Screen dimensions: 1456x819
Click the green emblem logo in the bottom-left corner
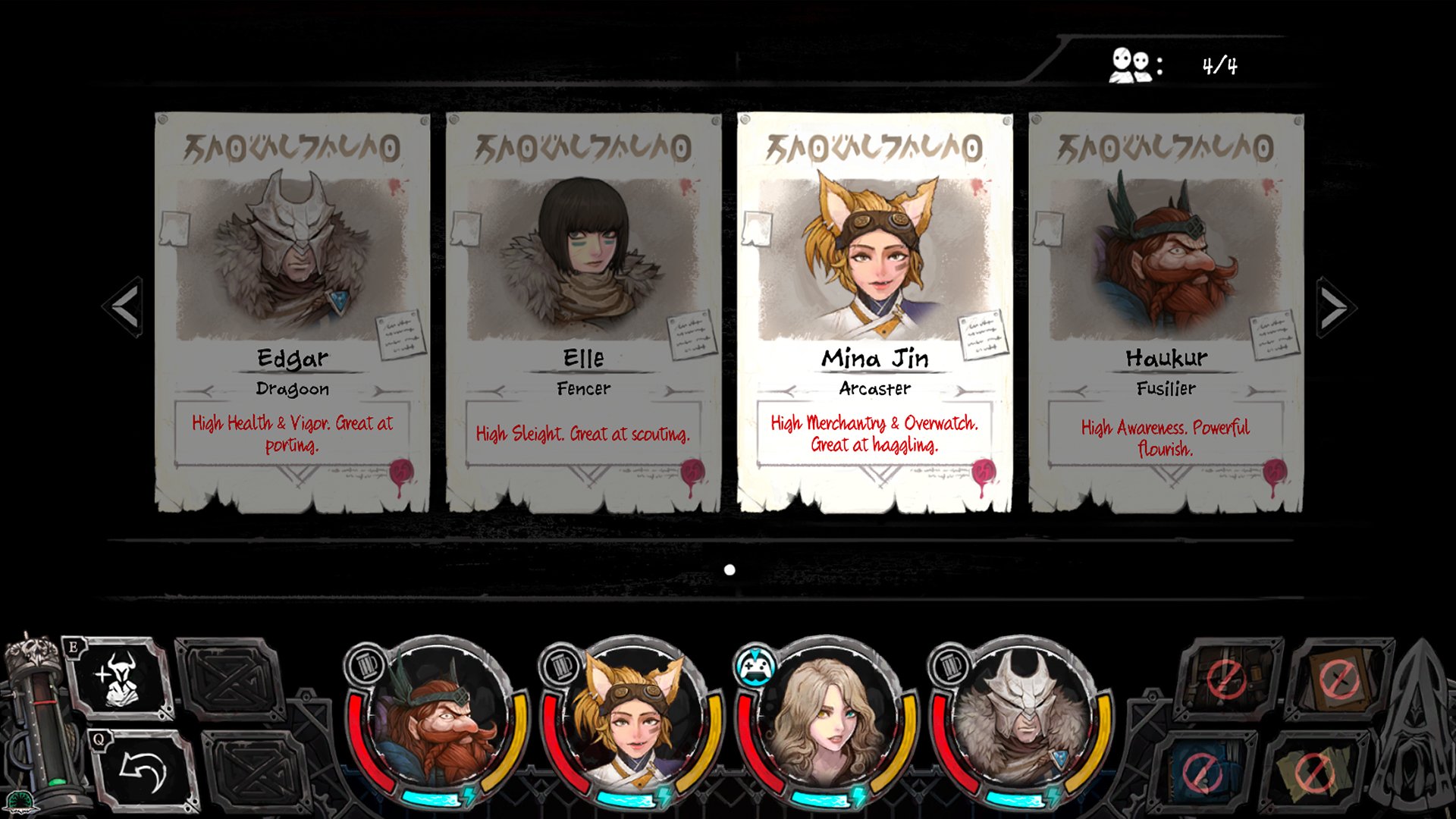coord(20,800)
